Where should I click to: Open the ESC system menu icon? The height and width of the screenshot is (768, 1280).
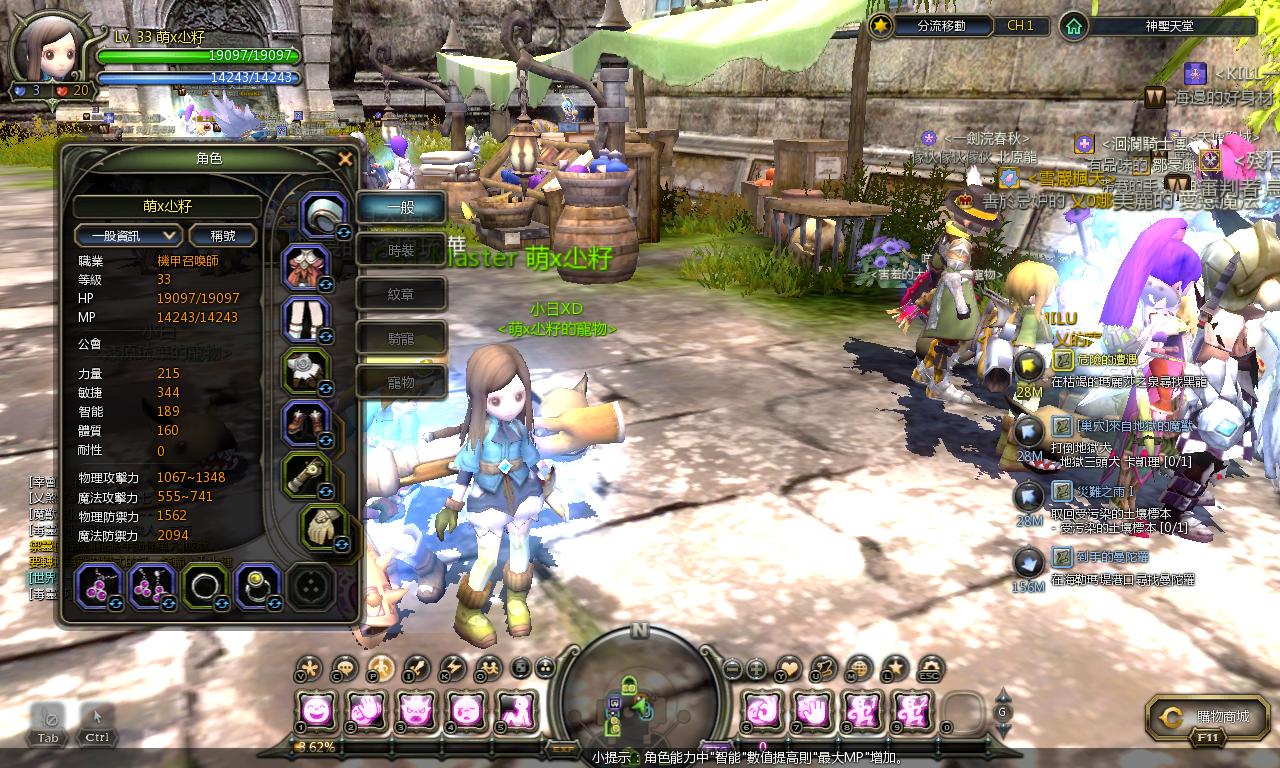(931, 668)
